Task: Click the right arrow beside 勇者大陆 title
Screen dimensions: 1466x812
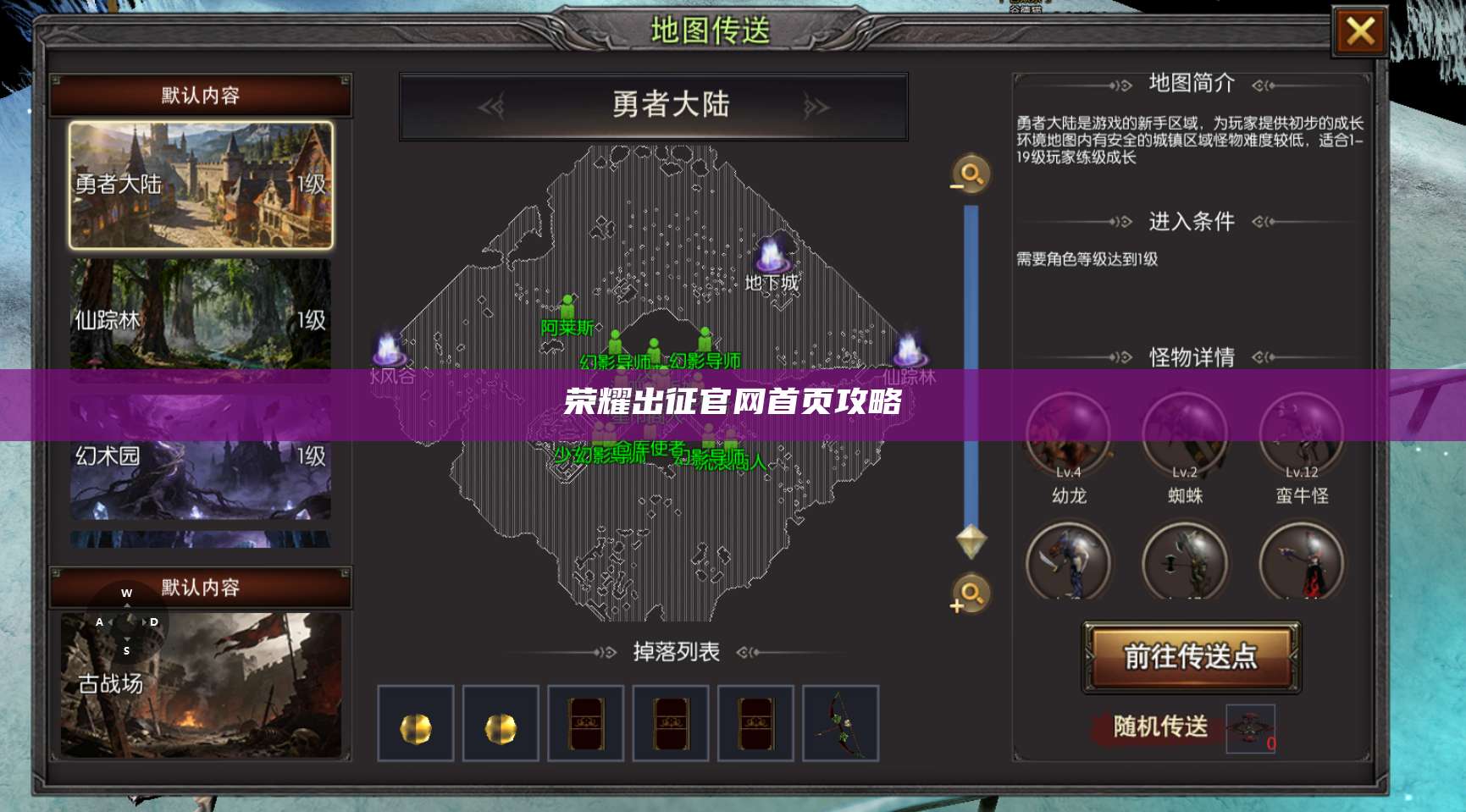Action: click(x=816, y=107)
